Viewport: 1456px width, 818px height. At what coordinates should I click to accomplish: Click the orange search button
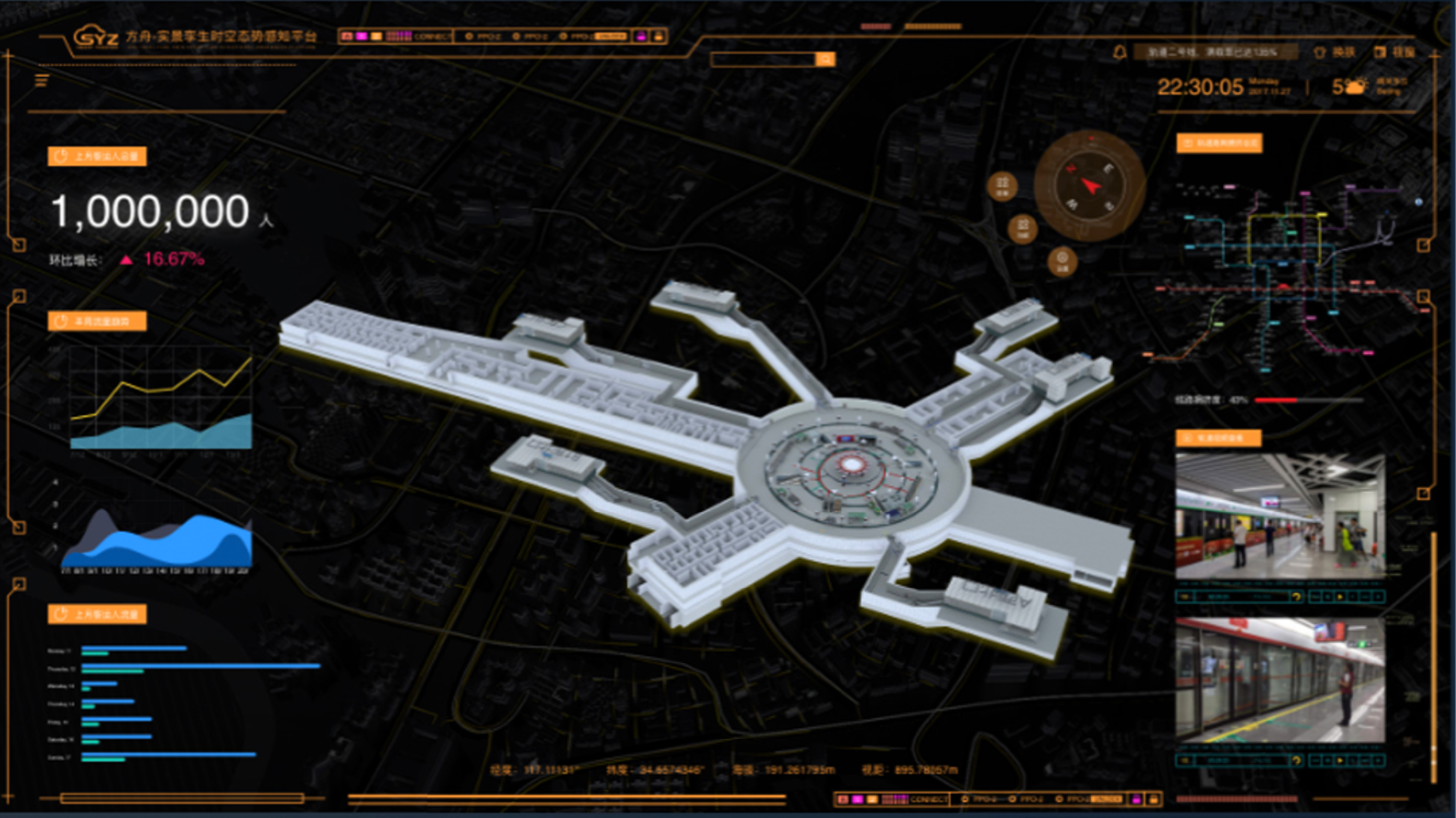point(825,59)
